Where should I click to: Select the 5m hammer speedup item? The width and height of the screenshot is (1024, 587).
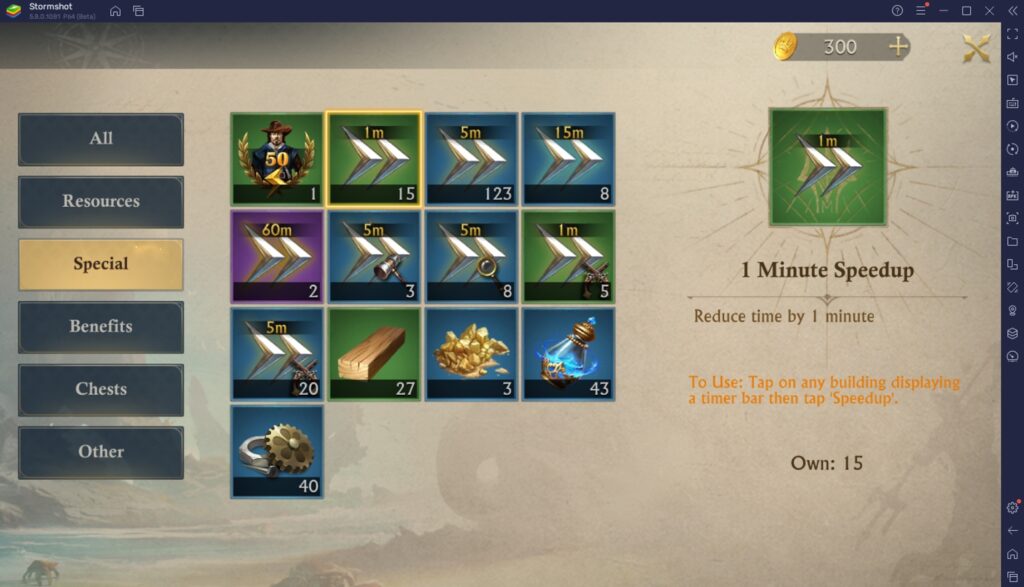point(374,256)
